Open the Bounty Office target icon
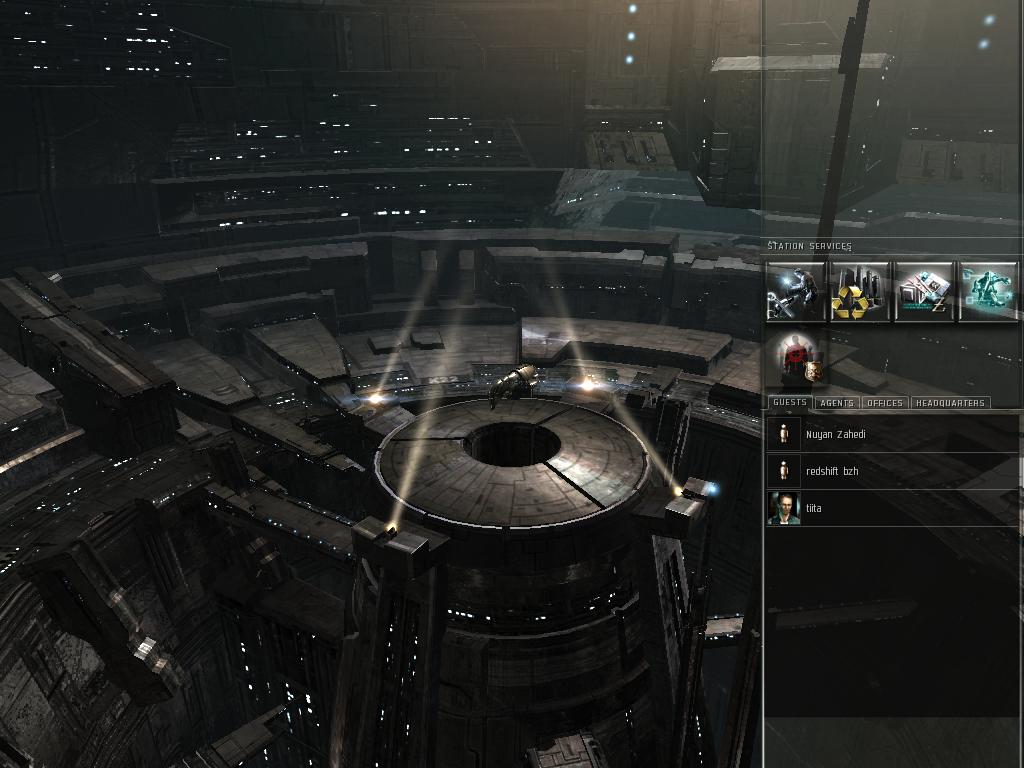Viewport: 1024px width, 768px height. click(803, 360)
